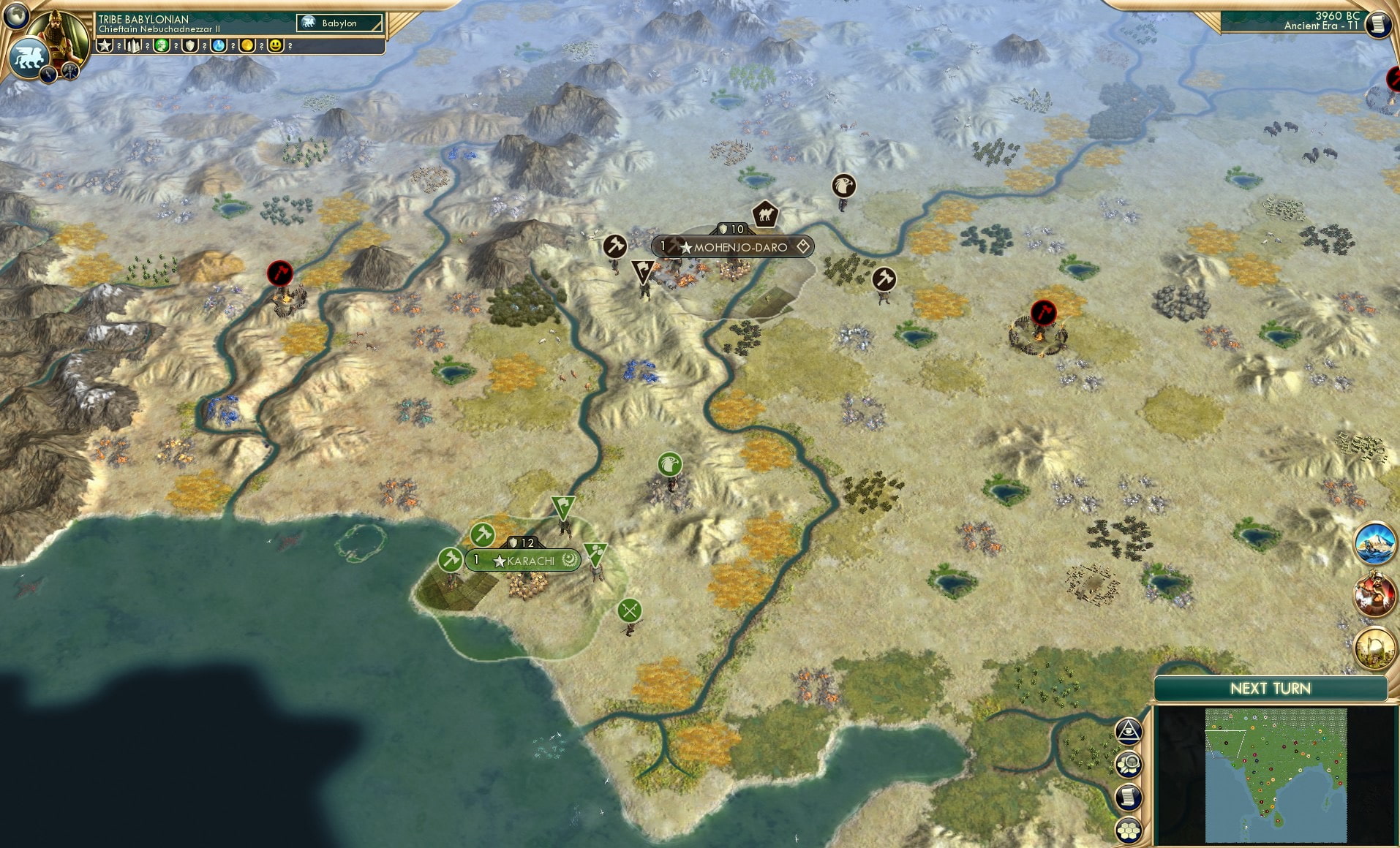
Task: Open map options with the globe icon beside minimap
Action: [x=1129, y=764]
